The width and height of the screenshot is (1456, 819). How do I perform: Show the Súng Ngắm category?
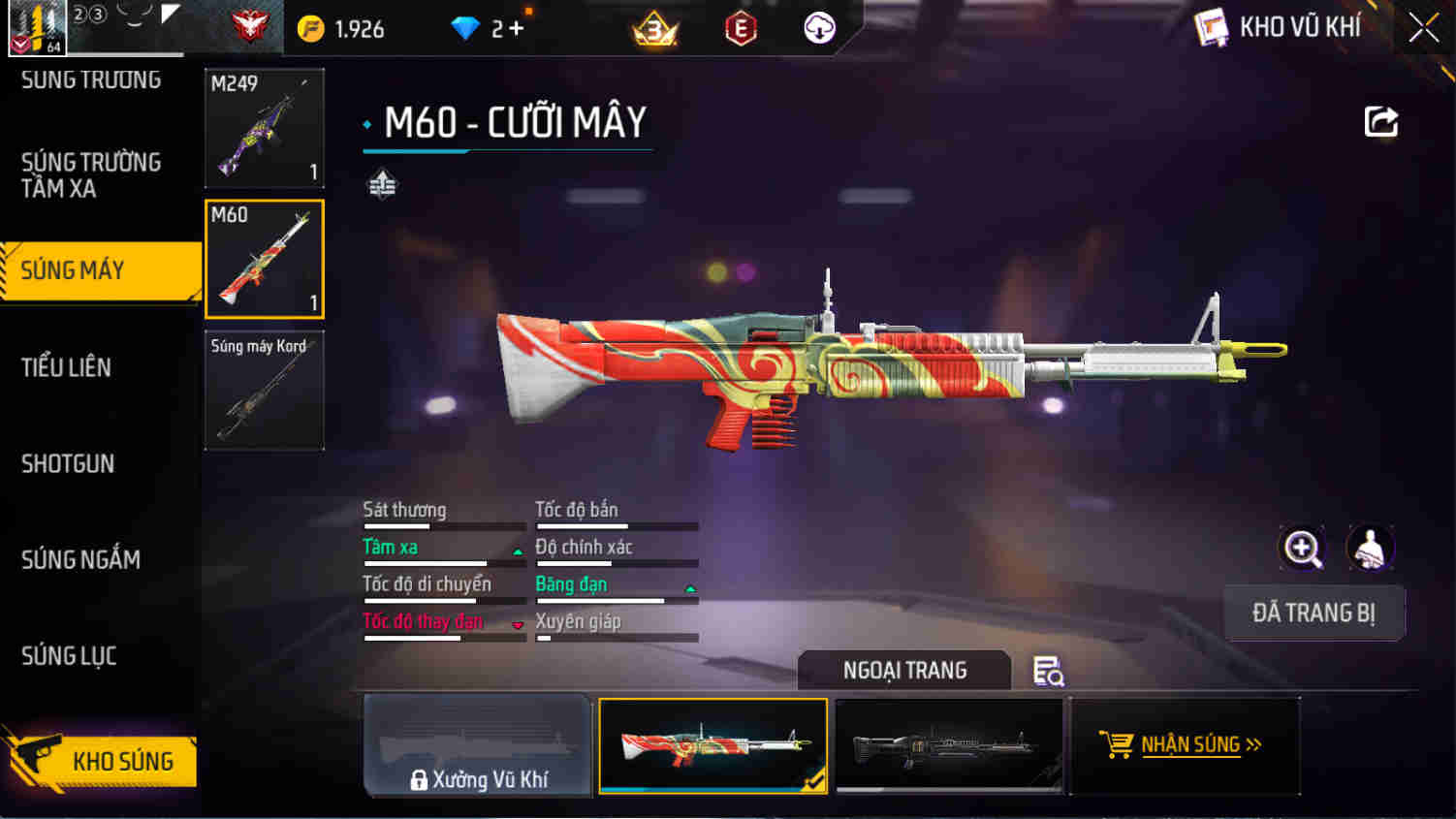(x=80, y=560)
